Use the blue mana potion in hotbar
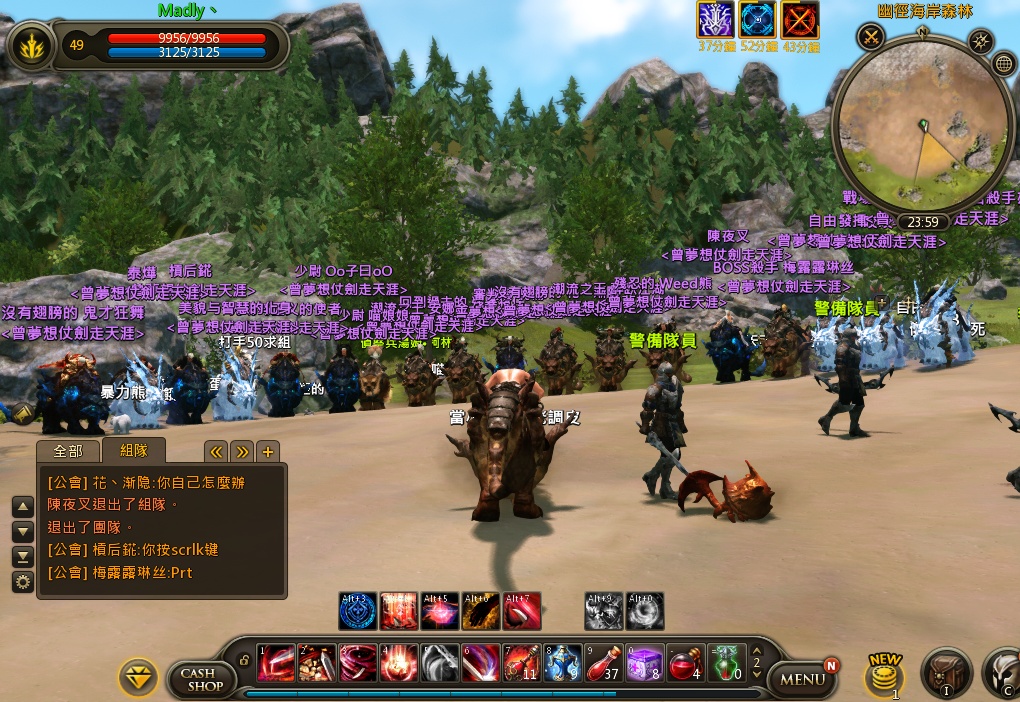The height and width of the screenshot is (702, 1020). coord(563,663)
